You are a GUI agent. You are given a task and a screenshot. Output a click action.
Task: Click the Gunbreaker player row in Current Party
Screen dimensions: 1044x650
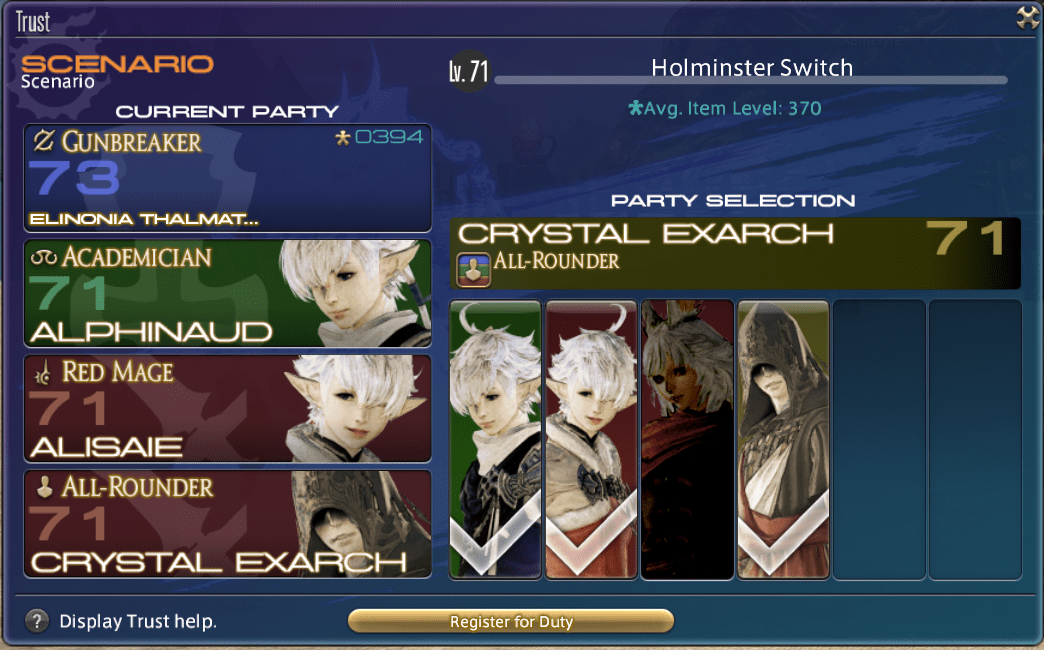(228, 178)
